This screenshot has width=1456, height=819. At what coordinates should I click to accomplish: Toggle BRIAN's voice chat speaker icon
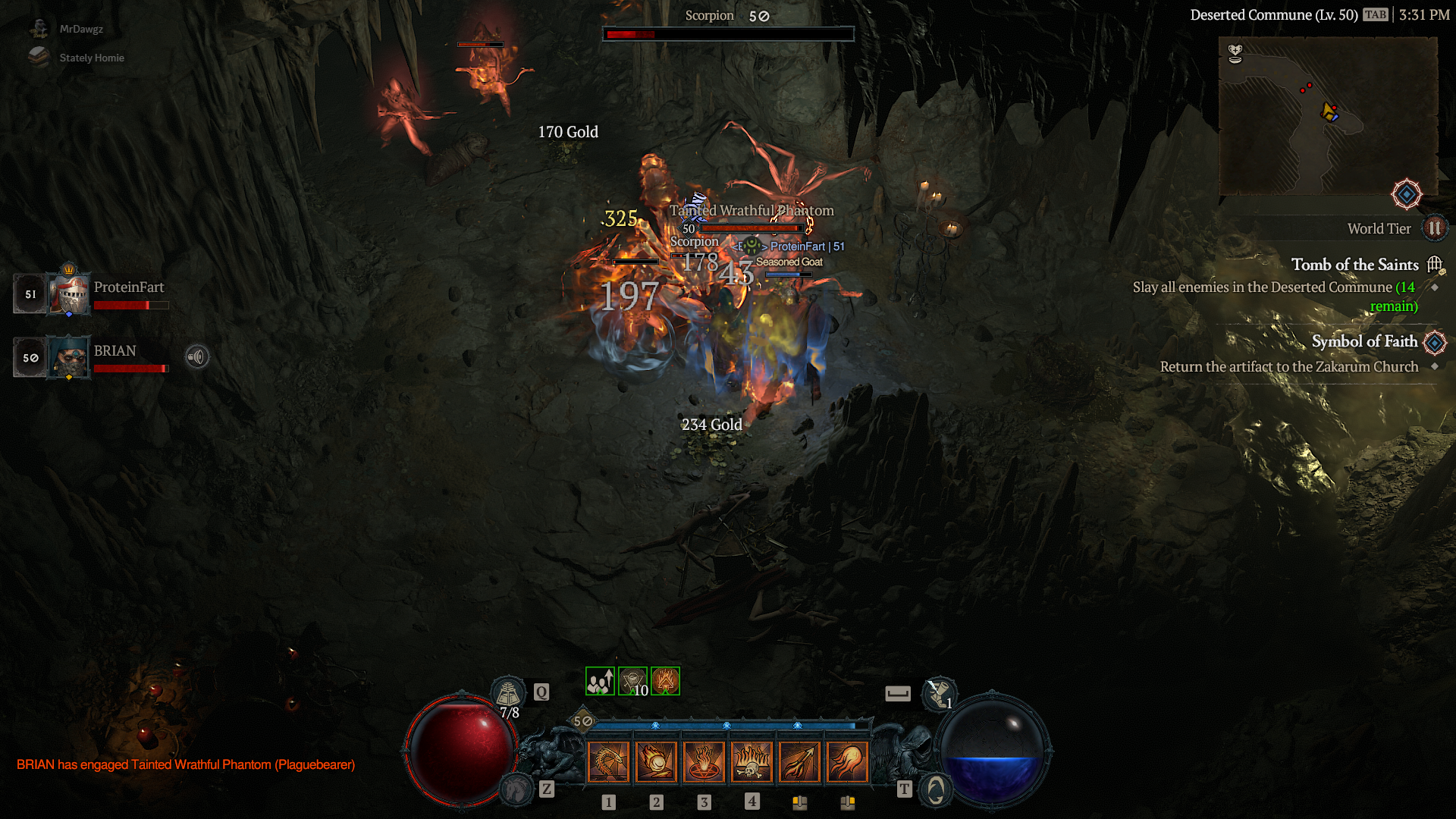[197, 356]
